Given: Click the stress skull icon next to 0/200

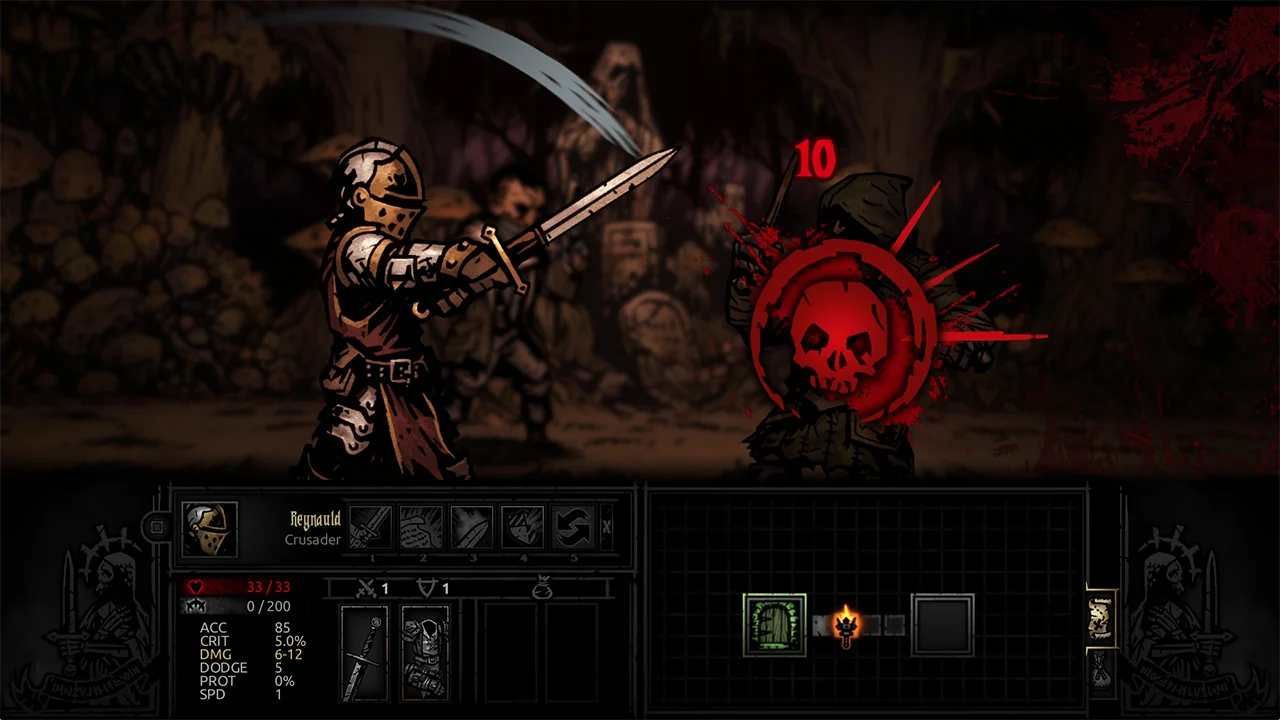Looking at the screenshot, I should (197, 607).
